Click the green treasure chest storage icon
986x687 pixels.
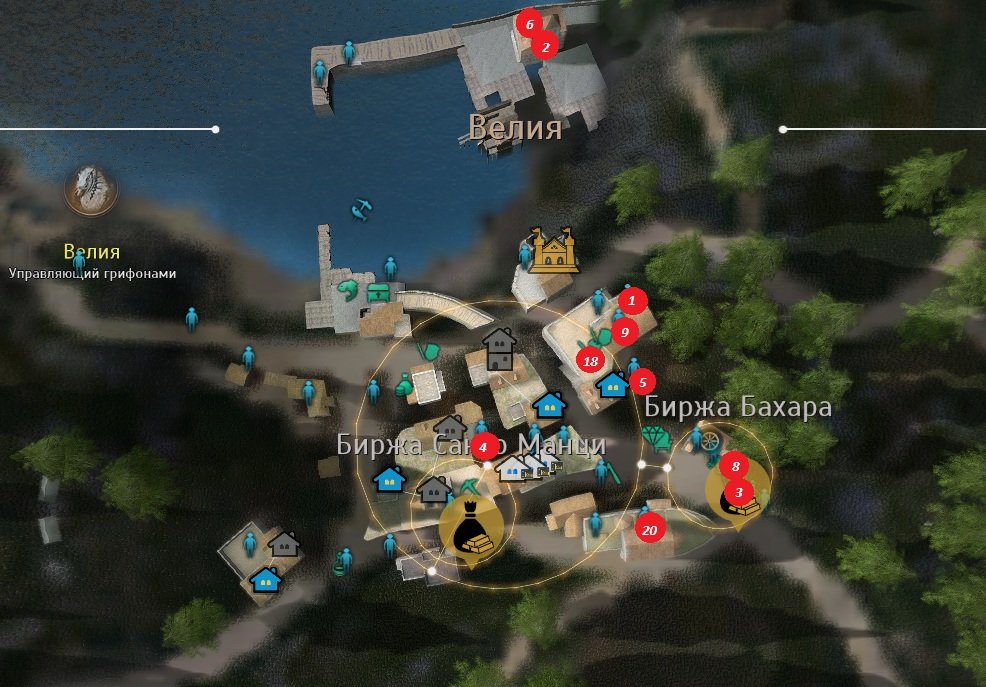tap(378, 293)
